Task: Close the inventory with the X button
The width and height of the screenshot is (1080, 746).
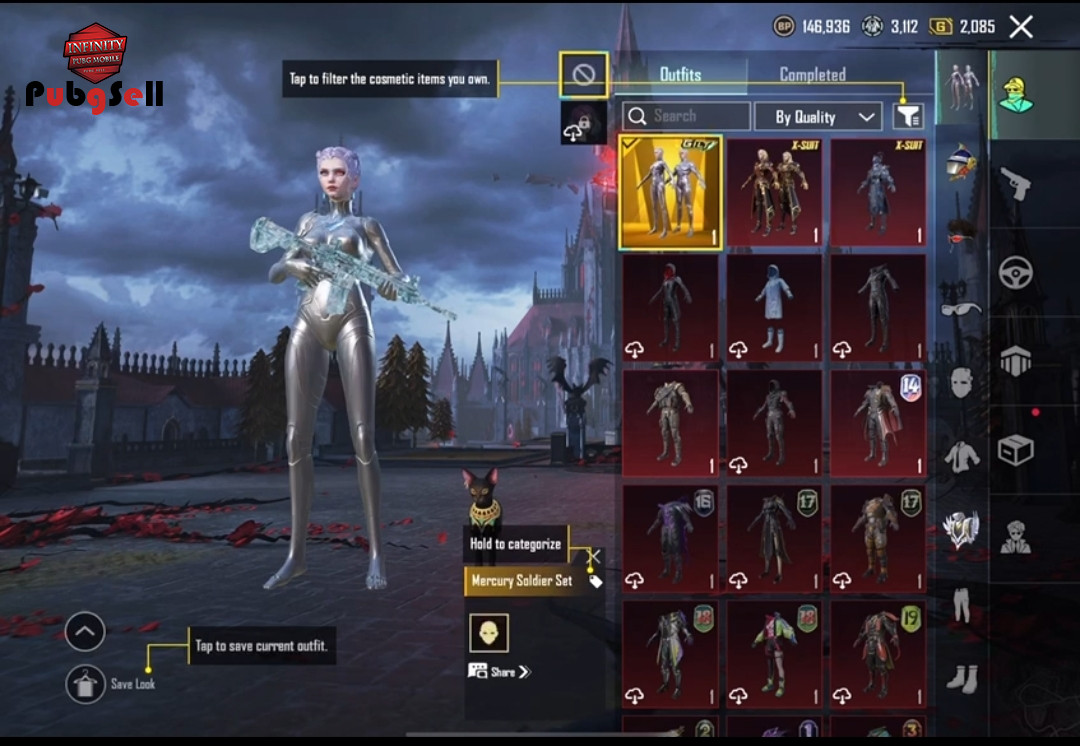Action: click(x=1021, y=27)
